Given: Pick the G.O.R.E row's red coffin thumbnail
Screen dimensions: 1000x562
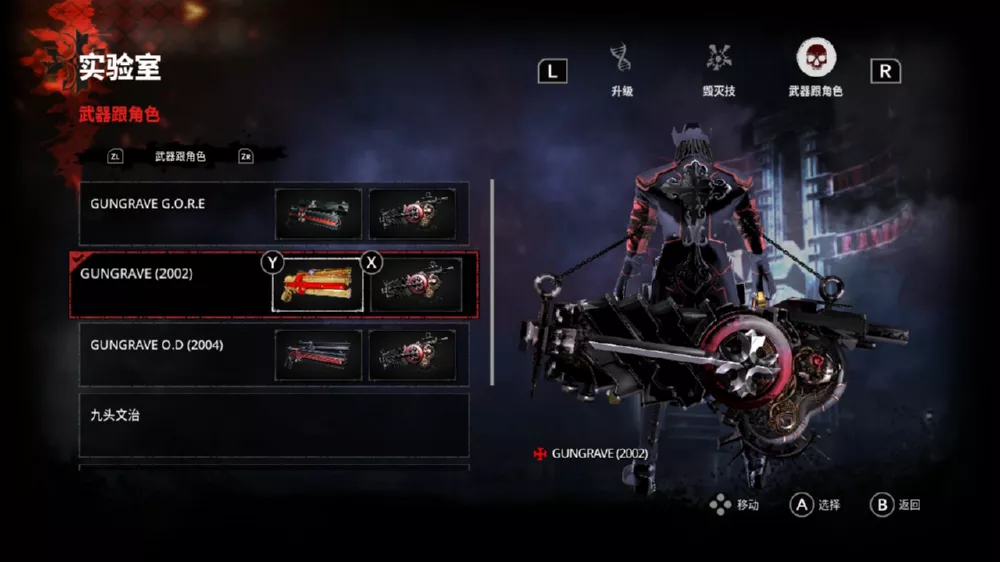Looking at the screenshot, I should pyautogui.click(x=318, y=214).
